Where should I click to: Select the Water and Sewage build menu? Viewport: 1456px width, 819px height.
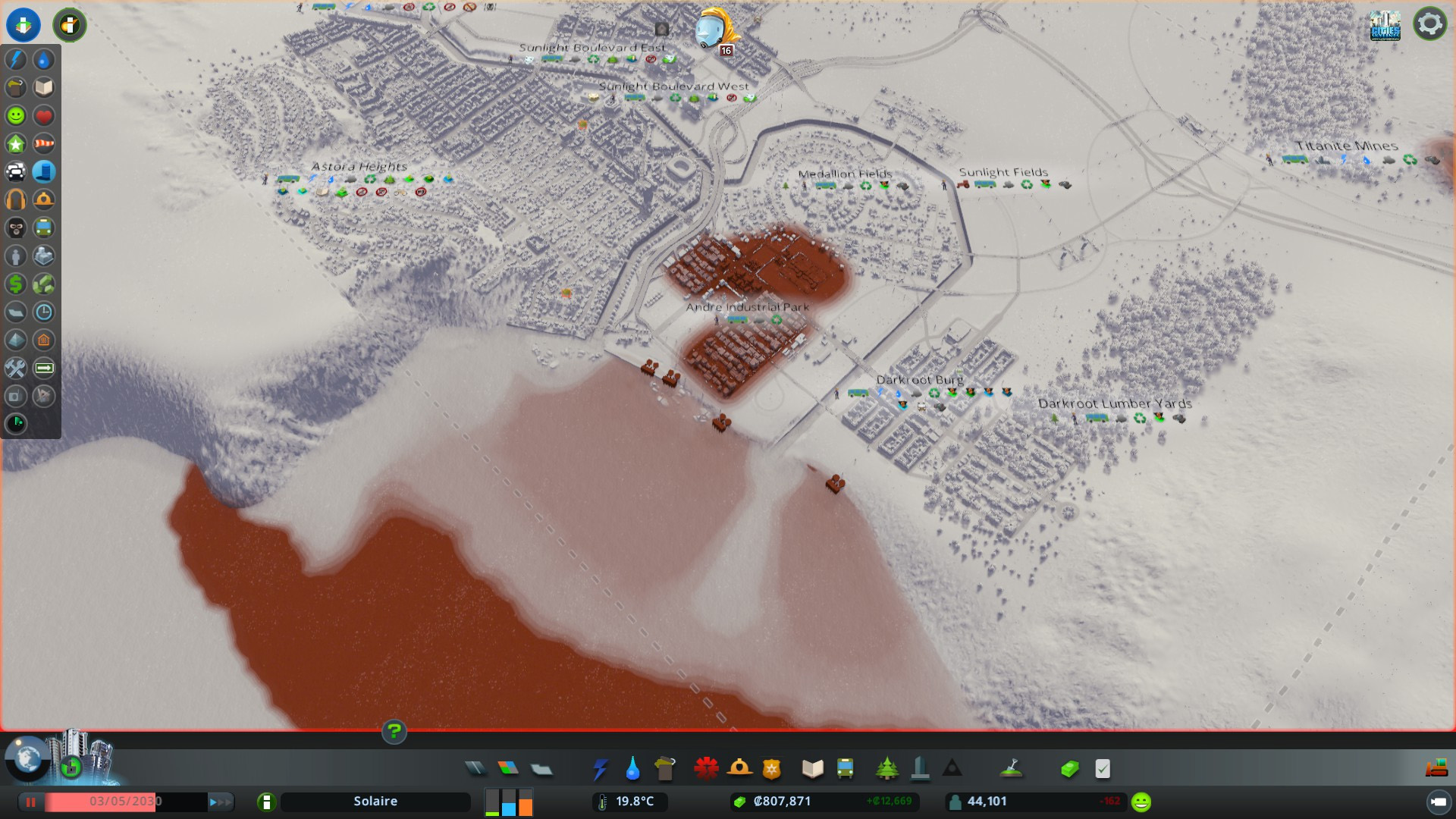click(x=632, y=769)
